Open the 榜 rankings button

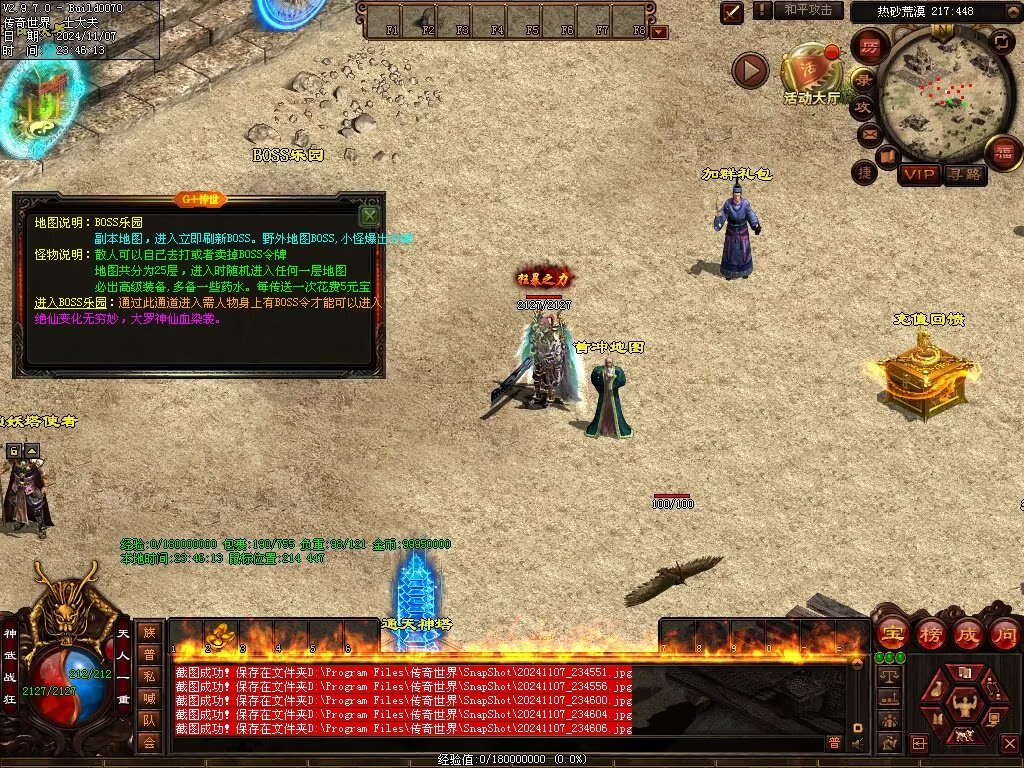(930, 633)
